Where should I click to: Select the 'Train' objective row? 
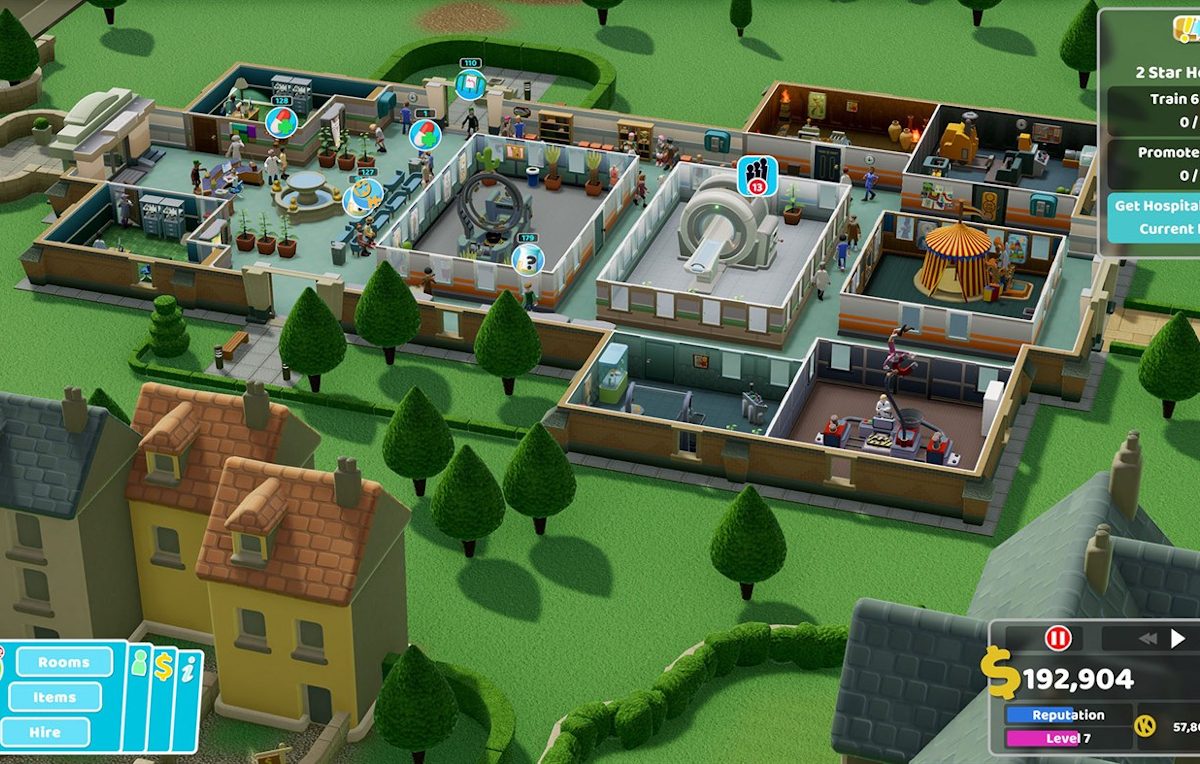[1155, 109]
